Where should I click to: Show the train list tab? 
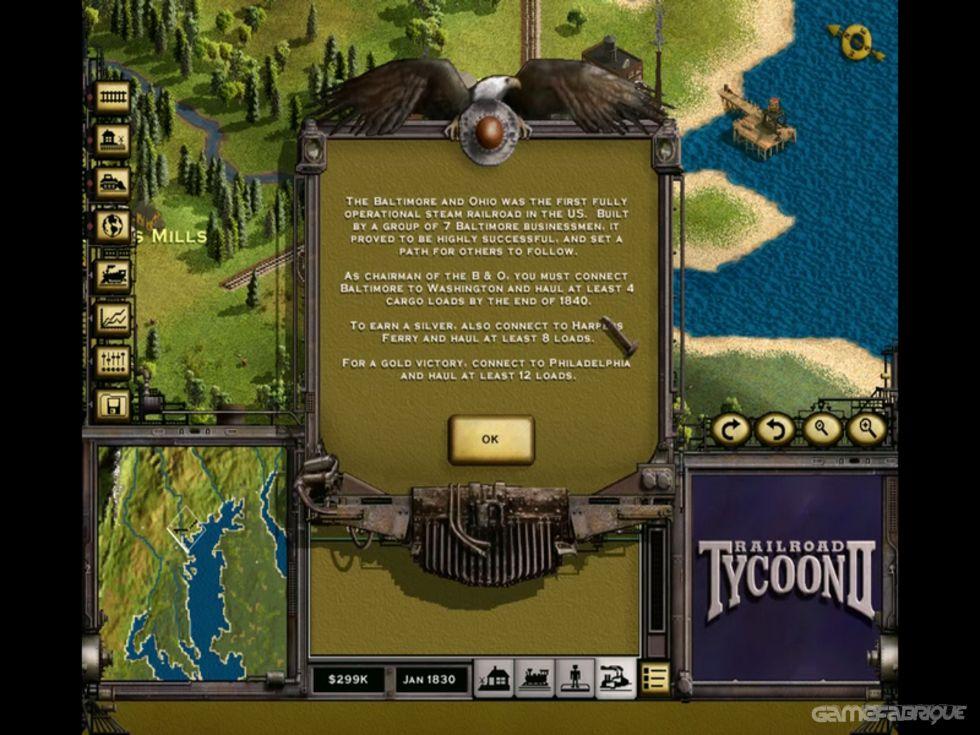click(535, 678)
